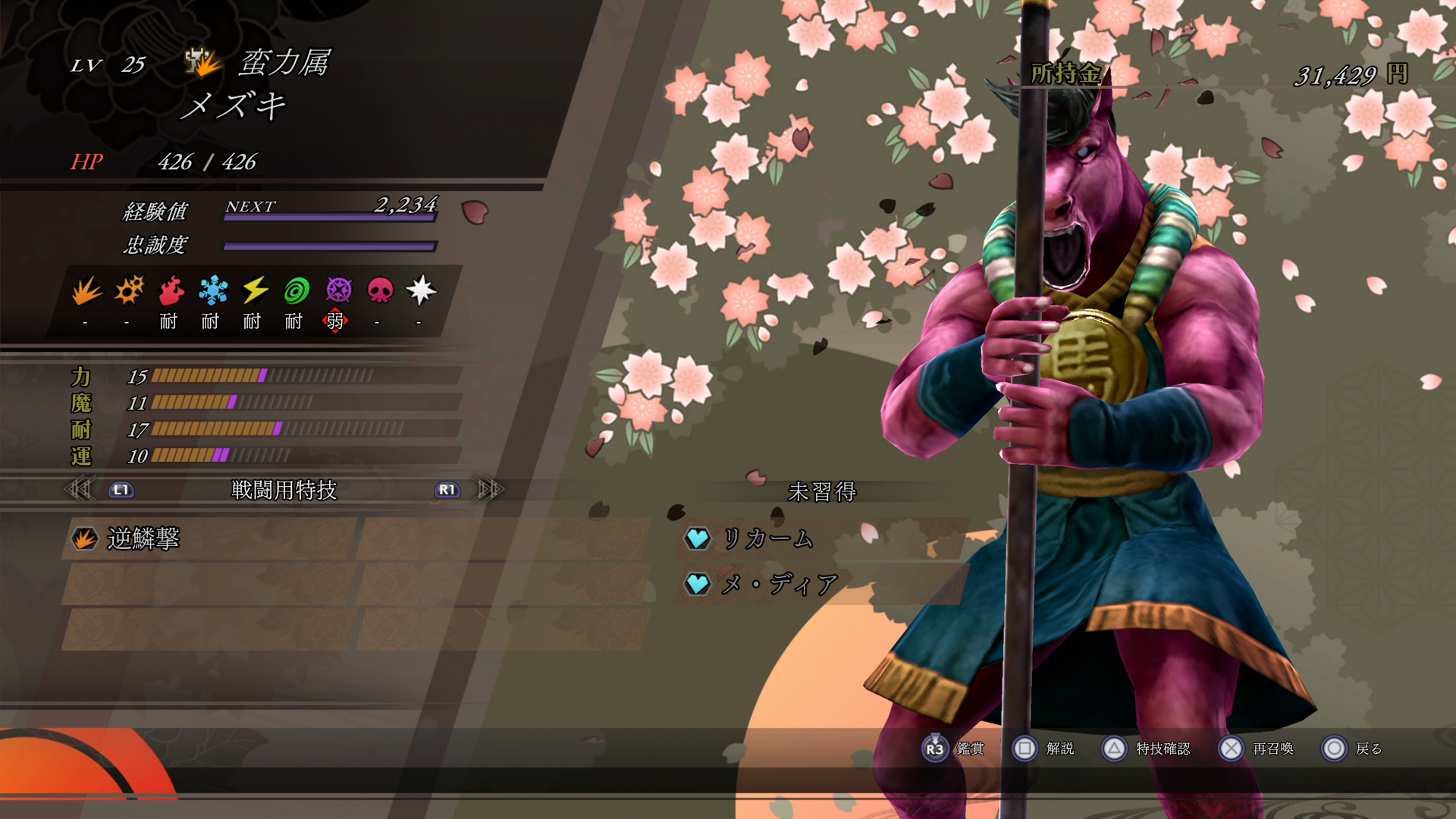Click the lightning bolt affinity icon
This screenshot has width=1456, height=819.
click(x=255, y=290)
